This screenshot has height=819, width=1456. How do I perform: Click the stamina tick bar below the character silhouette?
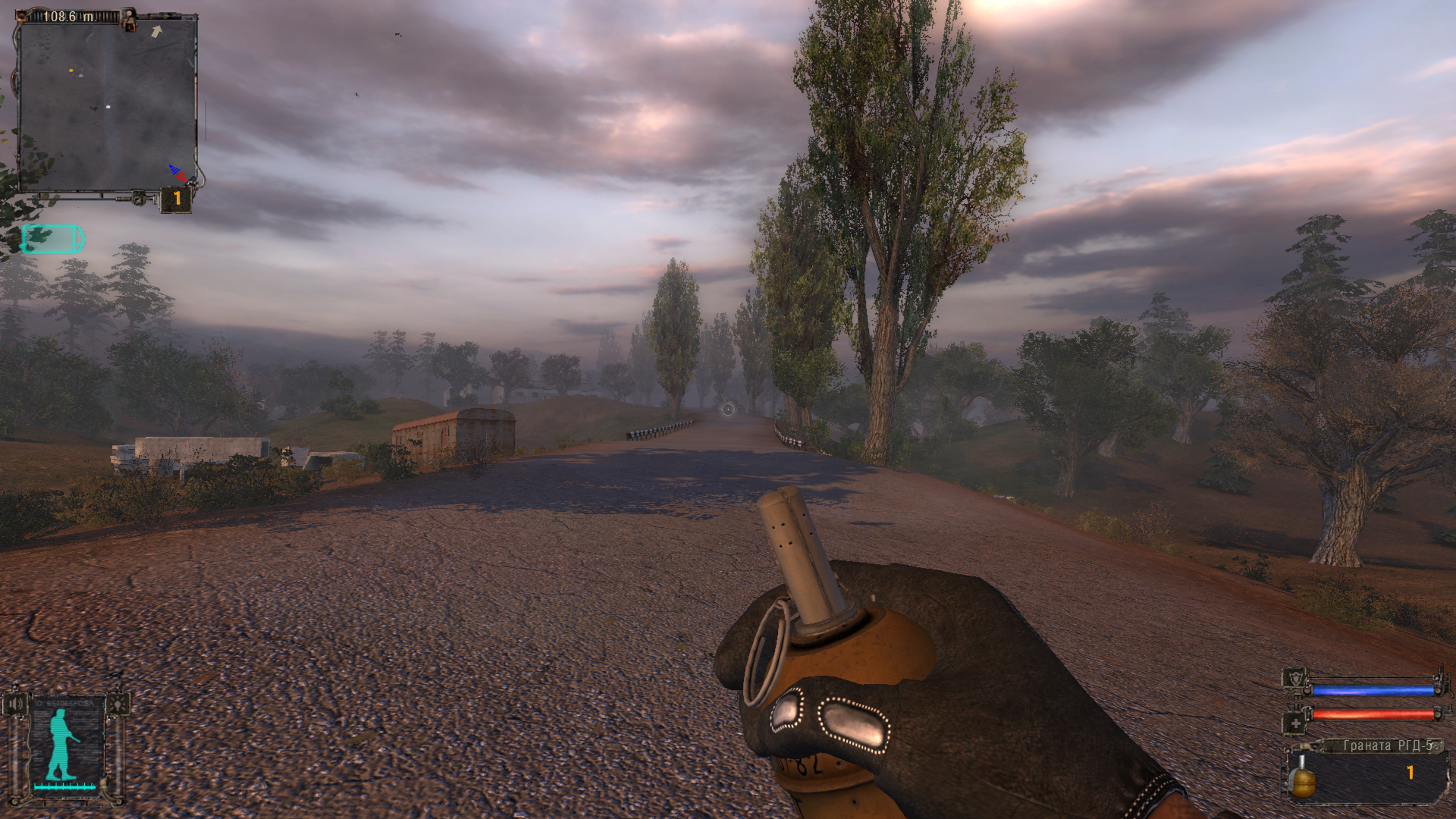click(64, 786)
